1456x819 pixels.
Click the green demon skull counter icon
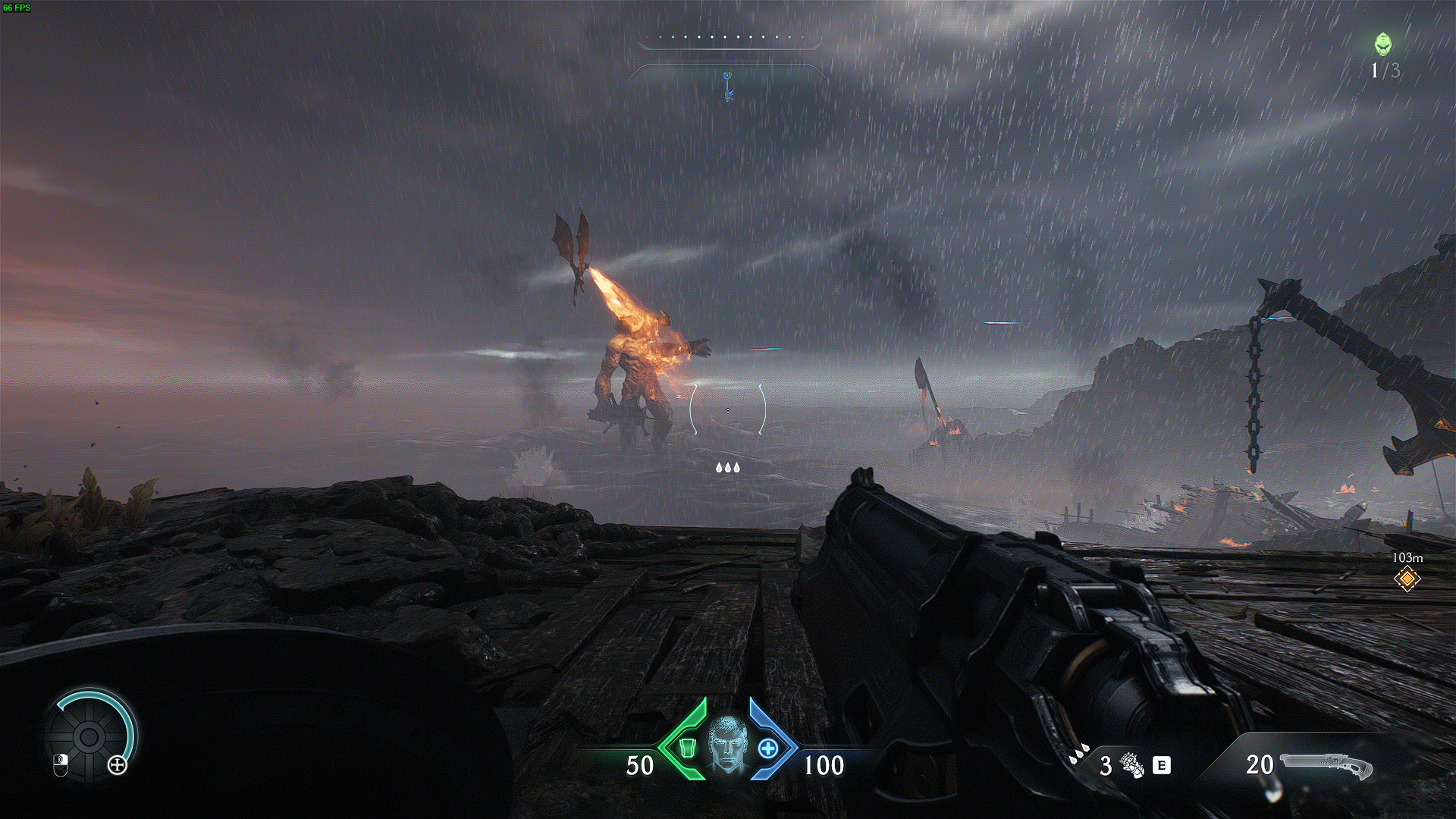coord(1383,45)
